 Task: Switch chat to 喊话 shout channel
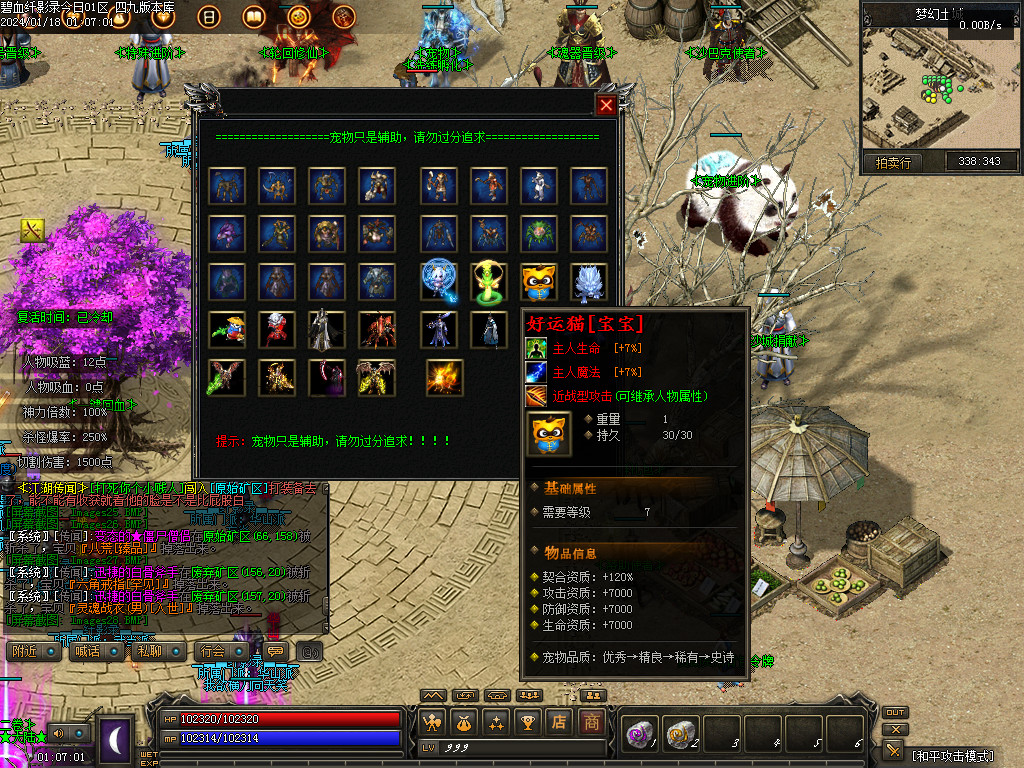point(87,651)
